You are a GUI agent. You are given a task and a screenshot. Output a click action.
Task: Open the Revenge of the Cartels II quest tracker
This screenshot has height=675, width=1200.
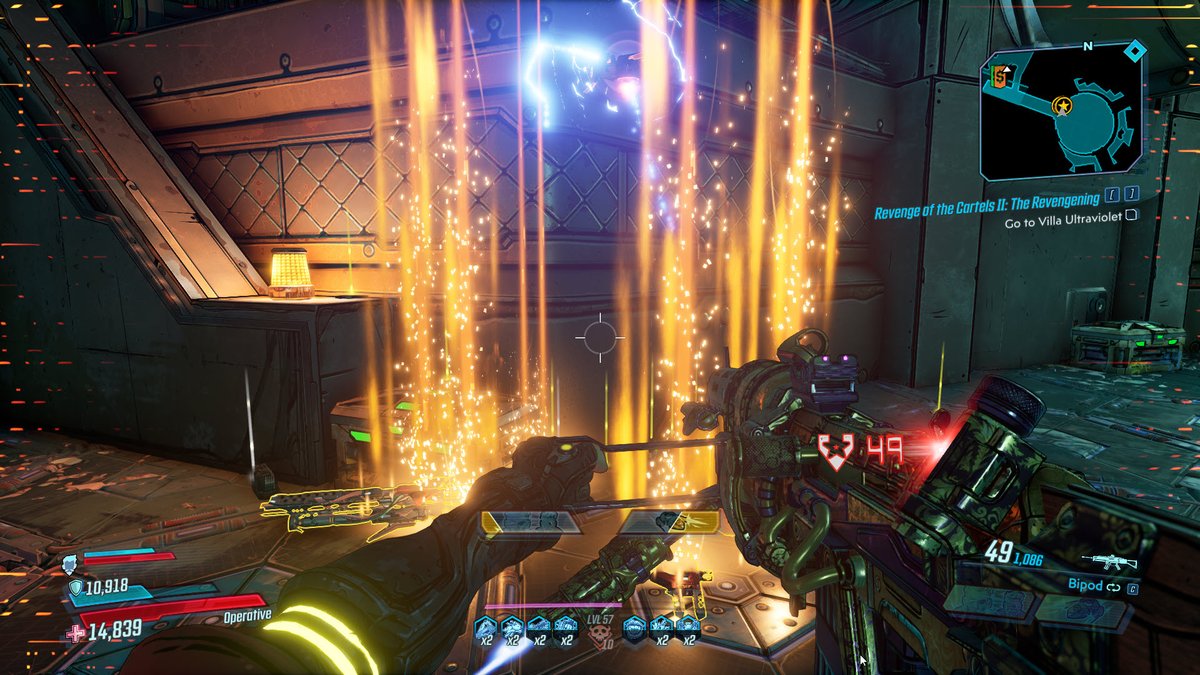point(987,198)
